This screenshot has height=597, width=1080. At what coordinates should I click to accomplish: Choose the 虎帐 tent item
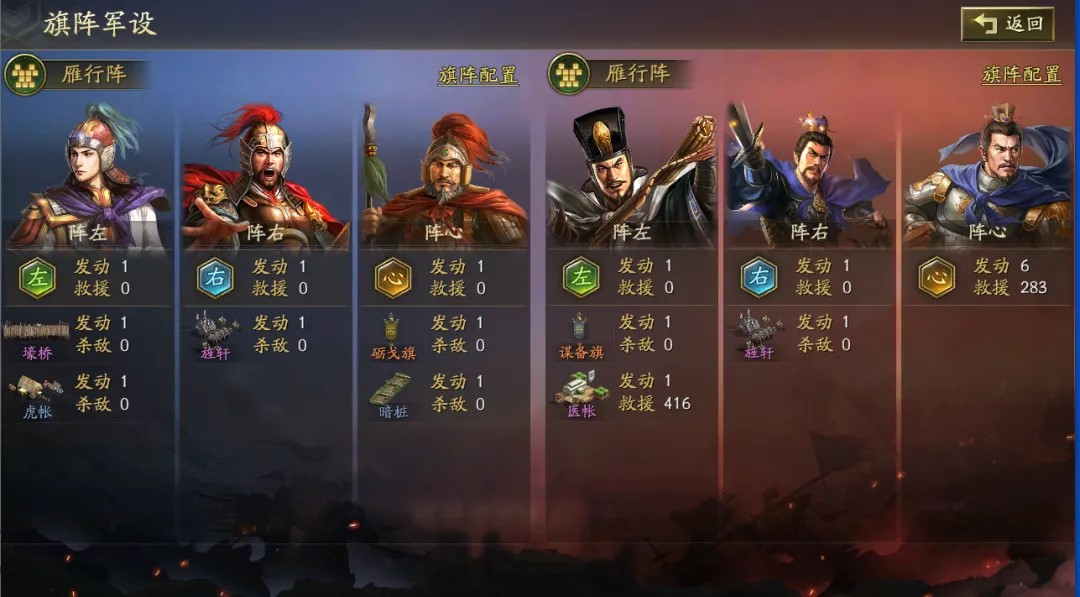(37, 392)
